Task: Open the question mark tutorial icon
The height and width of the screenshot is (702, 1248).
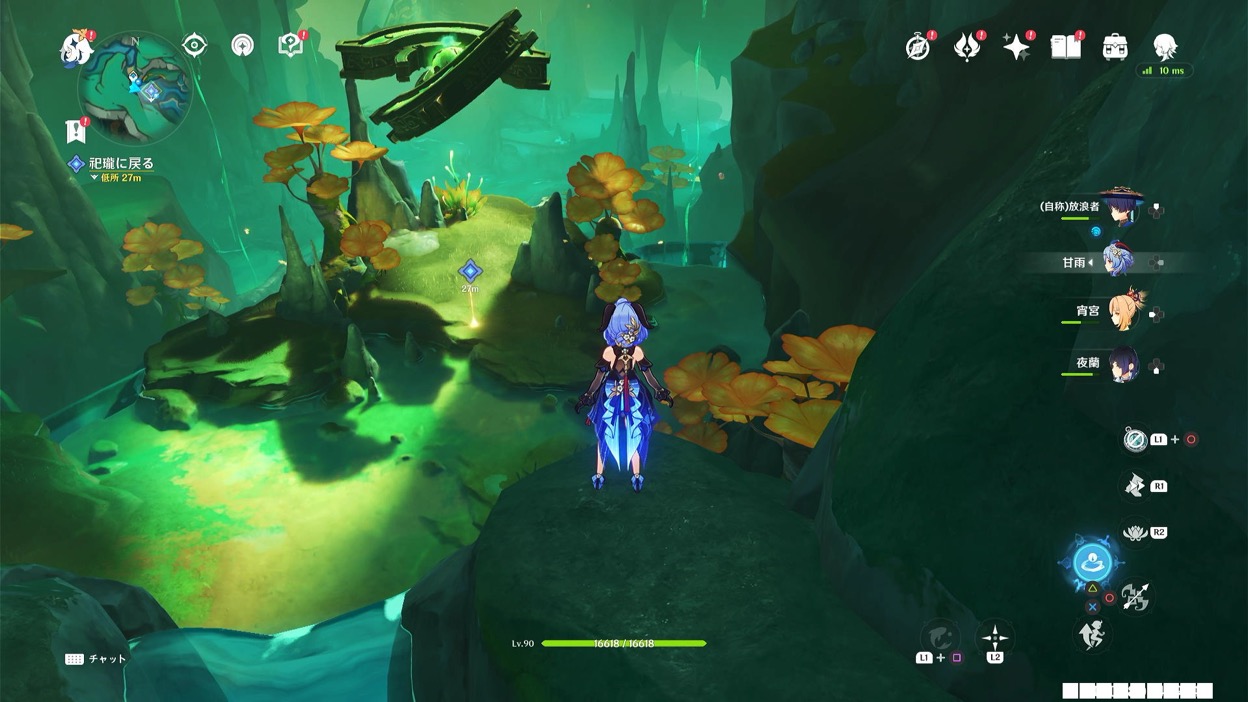Action: coord(290,45)
